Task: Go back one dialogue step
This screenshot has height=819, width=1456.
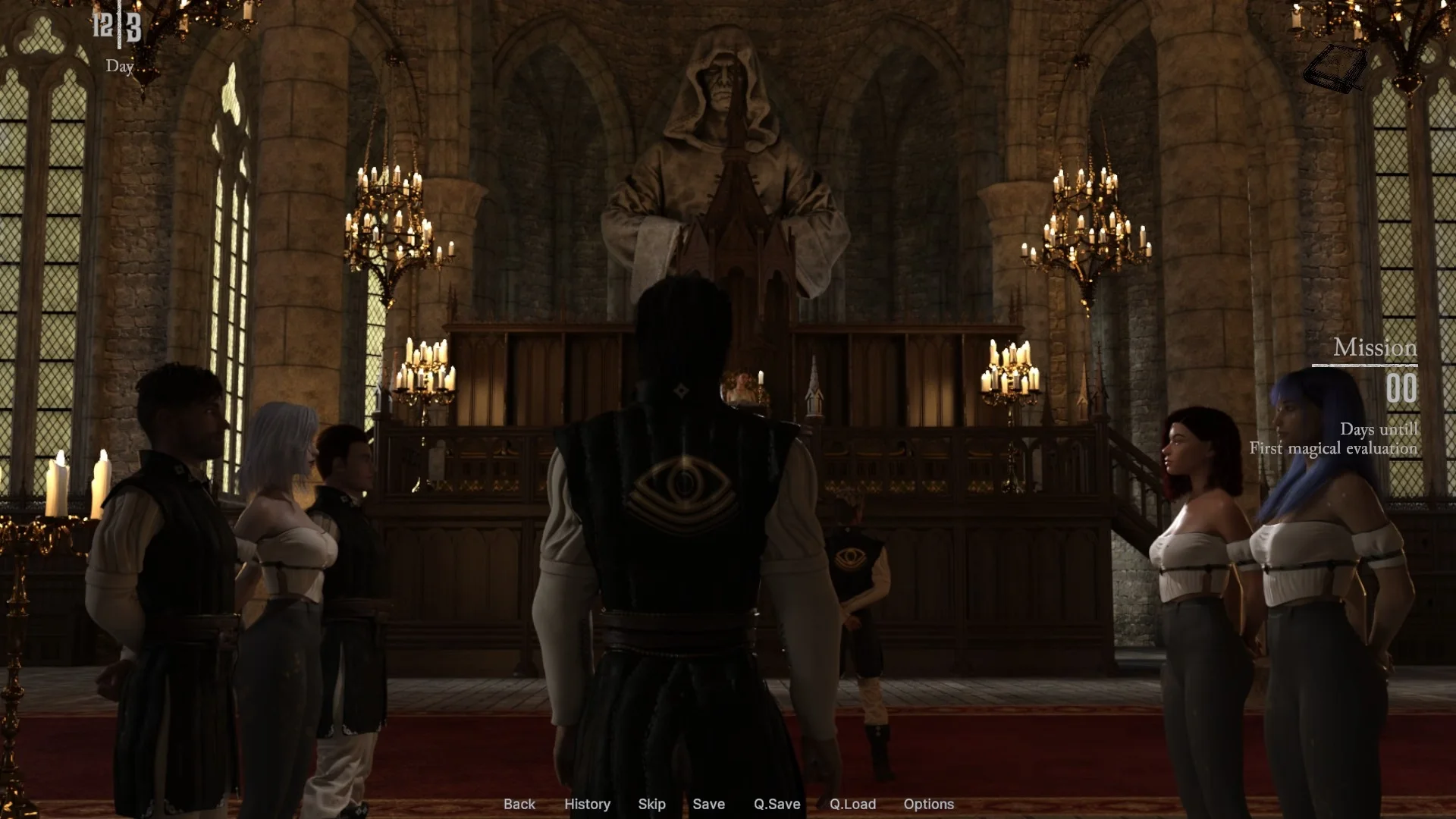Action: pyautogui.click(x=519, y=804)
